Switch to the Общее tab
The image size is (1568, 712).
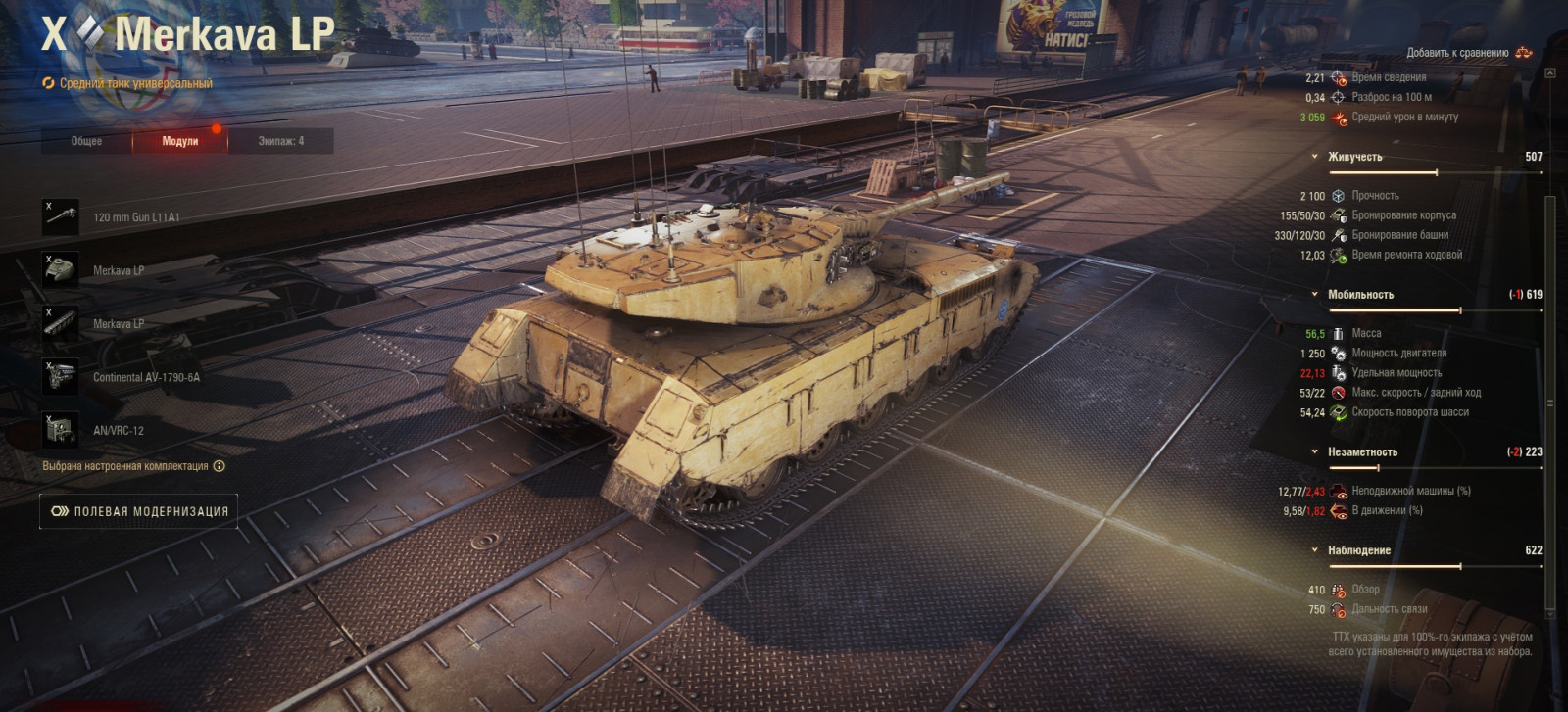tap(87, 141)
